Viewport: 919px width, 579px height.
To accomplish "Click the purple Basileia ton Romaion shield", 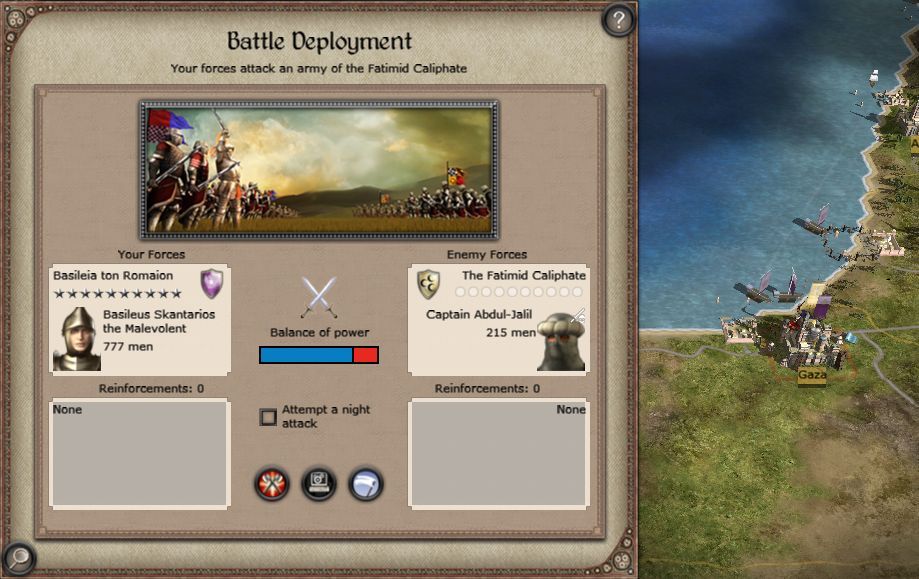I will coord(211,283).
